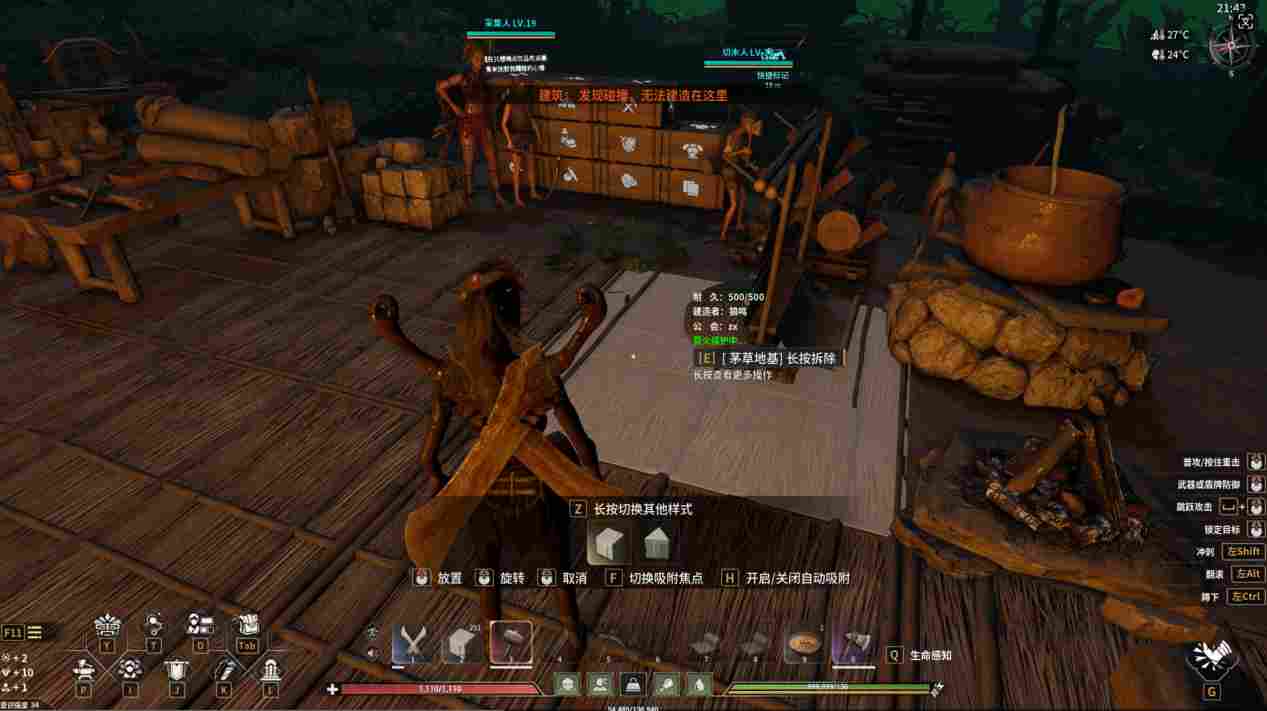Click the focus-frame icon above the compass

tap(1245, 21)
